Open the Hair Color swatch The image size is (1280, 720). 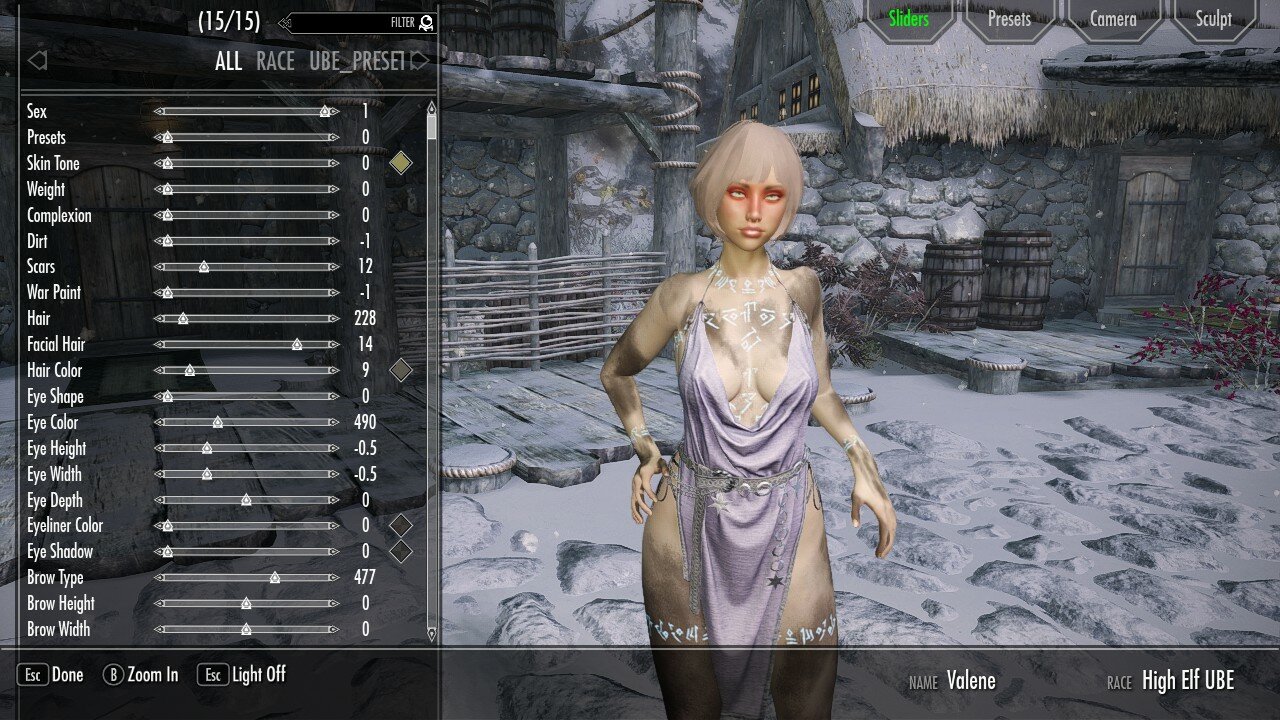pos(400,370)
